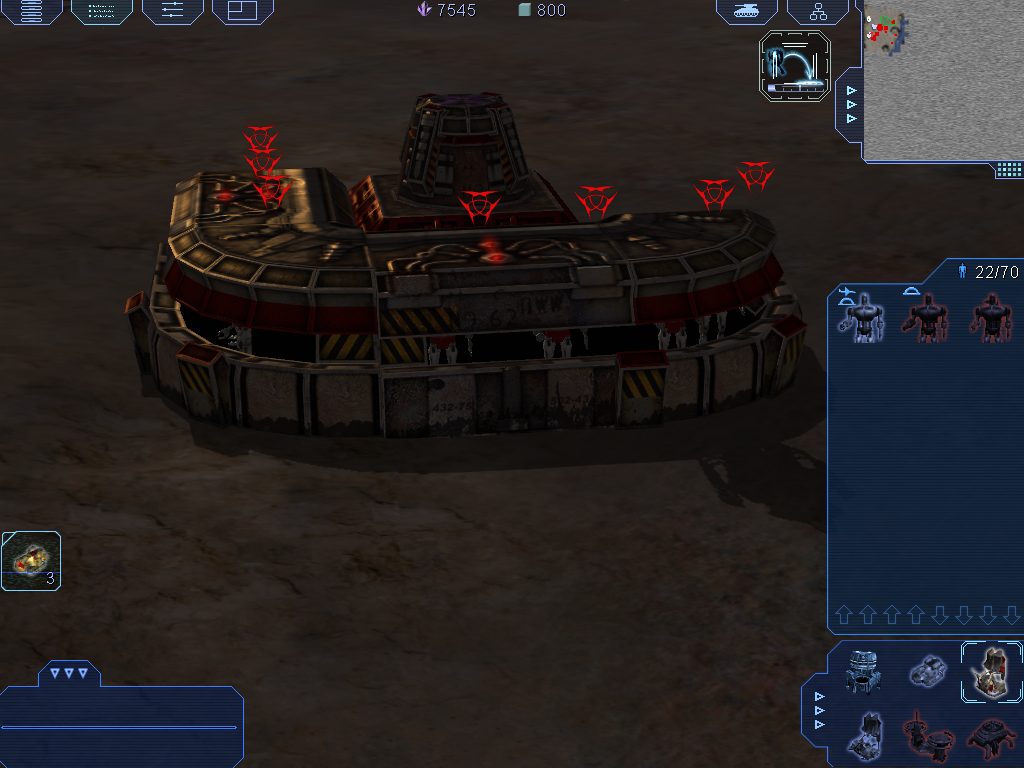
Task: Pick the red-trimmed turret structure icon
Action: click(927, 735)
